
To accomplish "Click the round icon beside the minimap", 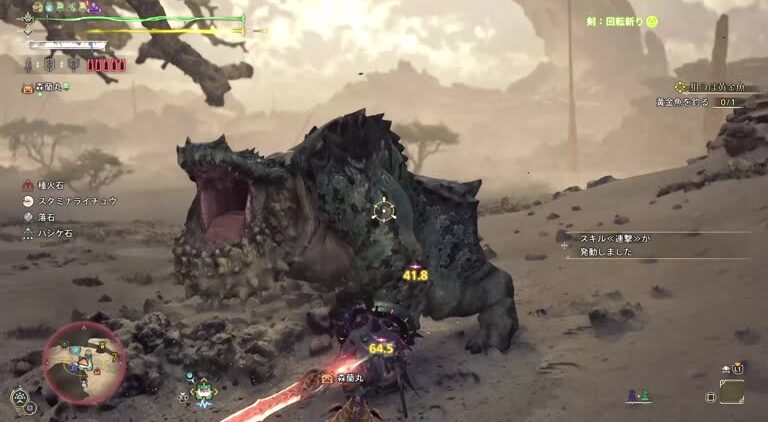I will [19, 397].
